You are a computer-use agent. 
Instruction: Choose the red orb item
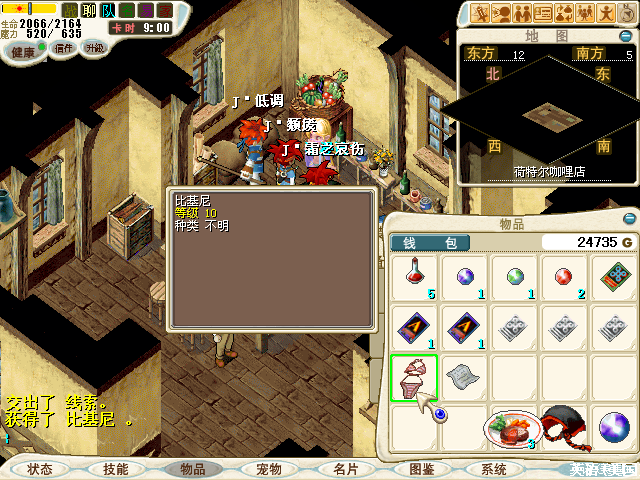tap(566, 276)
